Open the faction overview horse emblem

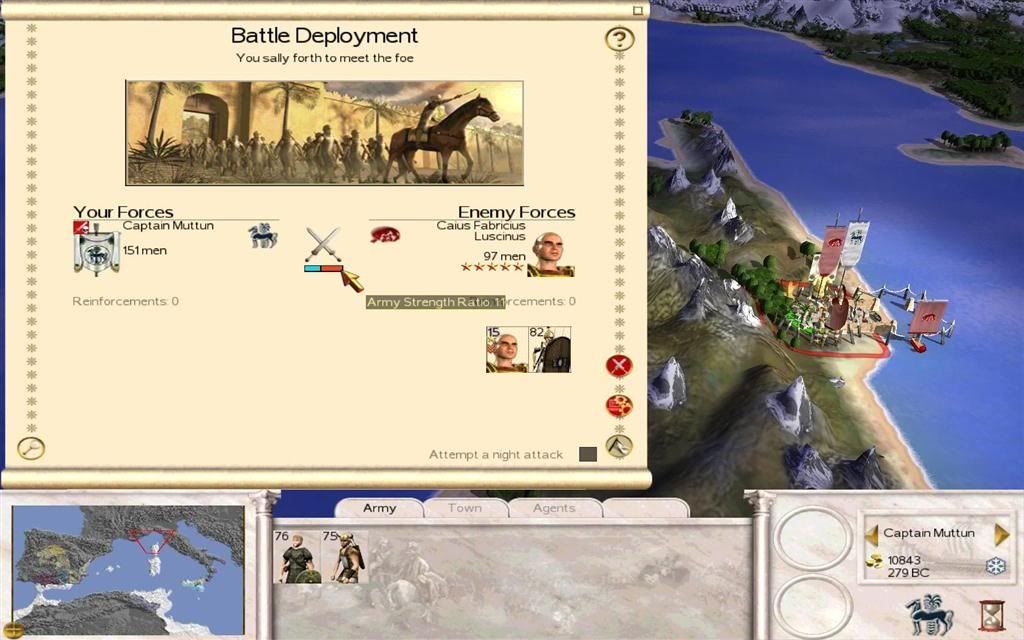[928, 612]
